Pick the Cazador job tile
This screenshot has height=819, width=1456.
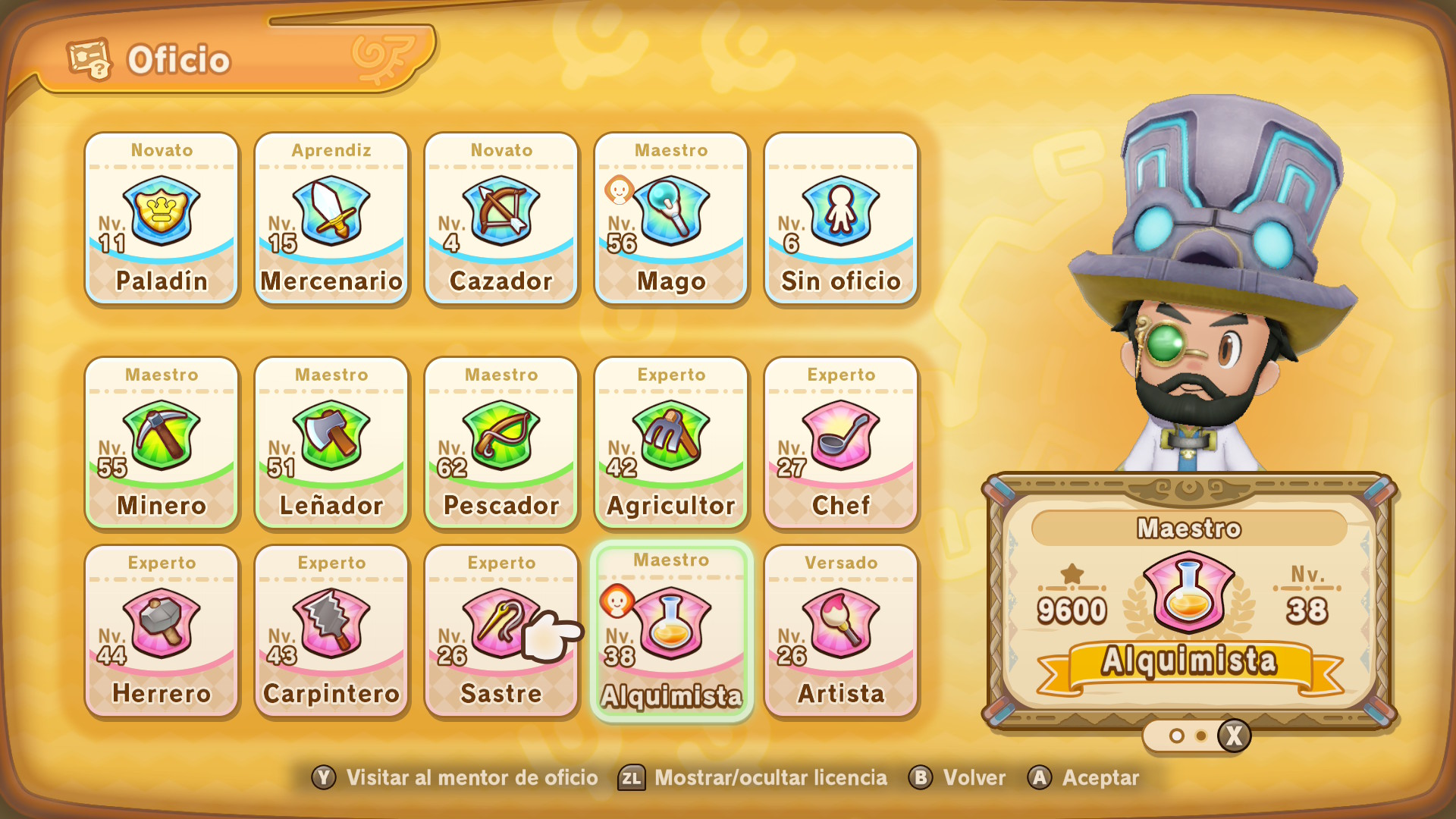(x=501, y=218)
